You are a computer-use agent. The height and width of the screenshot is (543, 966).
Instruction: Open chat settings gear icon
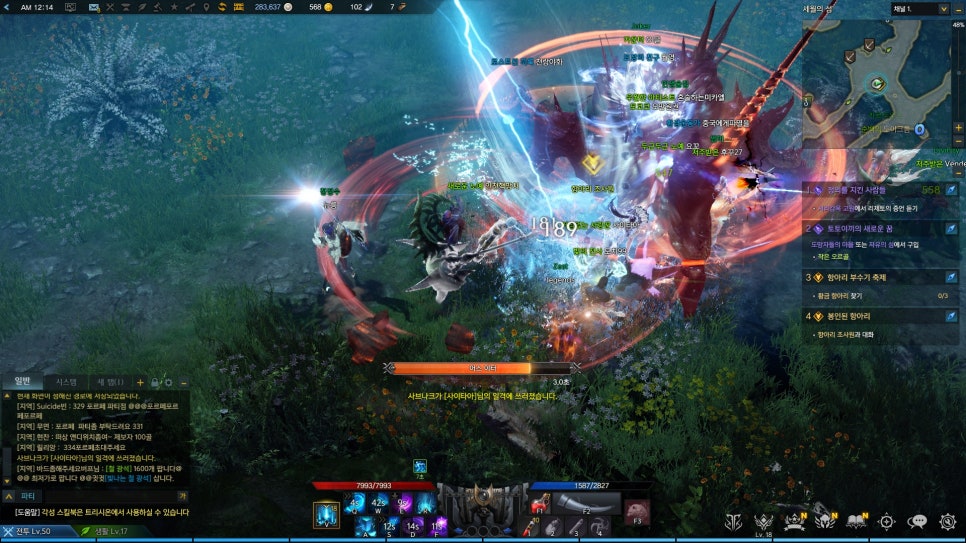[169, 382]
